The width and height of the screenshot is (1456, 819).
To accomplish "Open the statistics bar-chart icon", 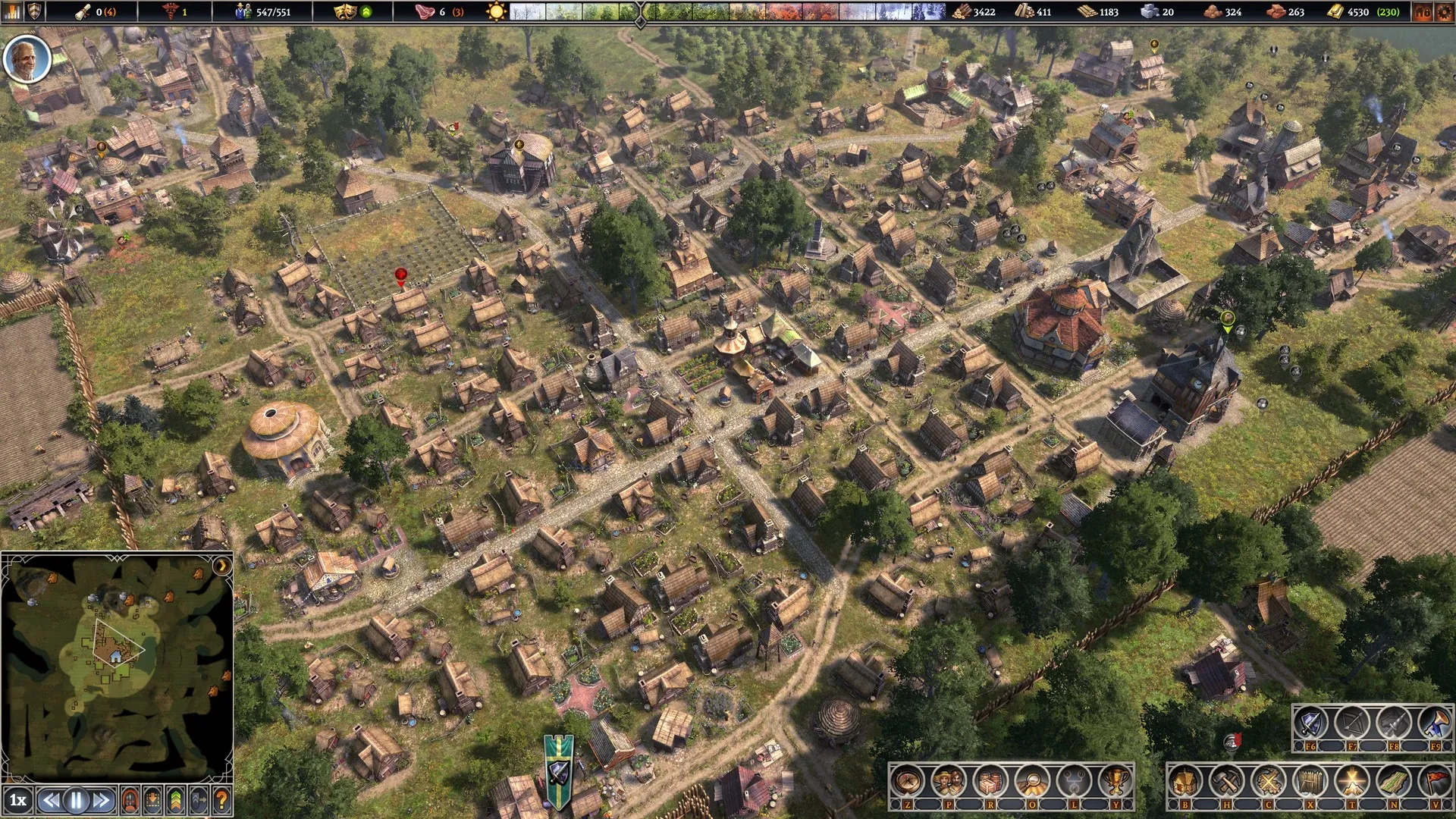I will click(13, 11).
